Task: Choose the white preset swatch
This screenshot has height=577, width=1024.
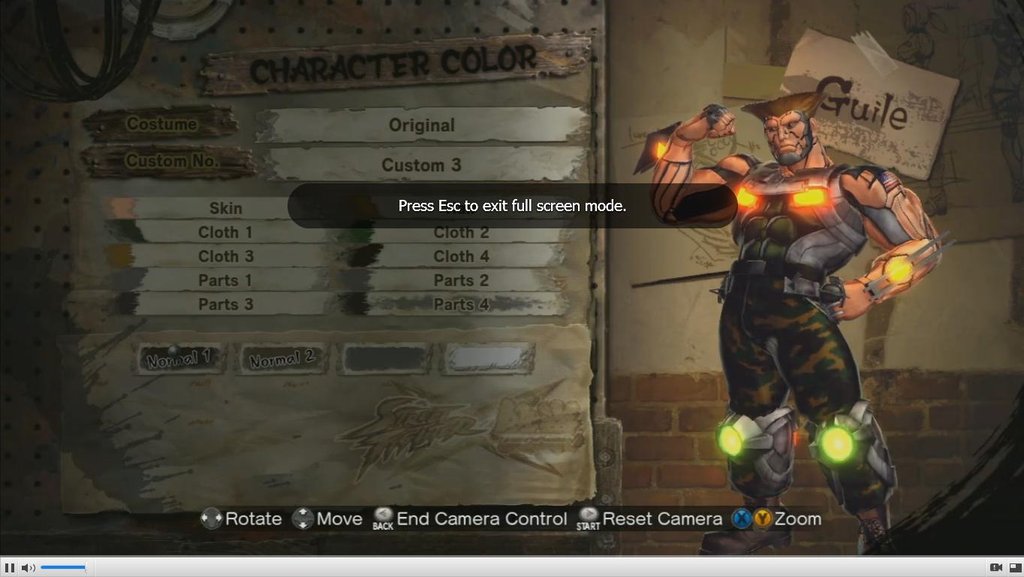Action: [488, 358]
